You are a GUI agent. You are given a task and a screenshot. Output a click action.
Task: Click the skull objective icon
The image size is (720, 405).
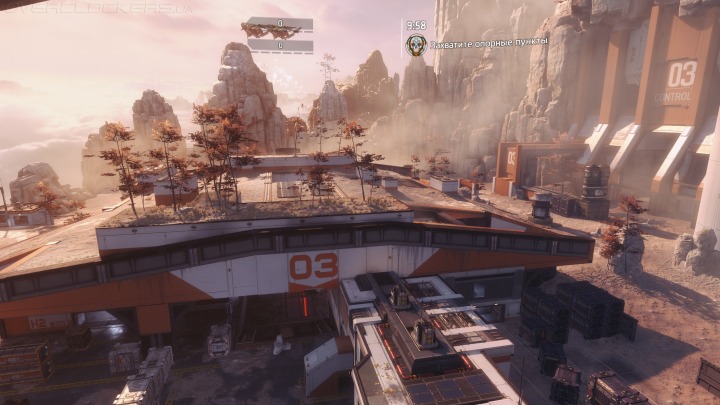point(416,44)
